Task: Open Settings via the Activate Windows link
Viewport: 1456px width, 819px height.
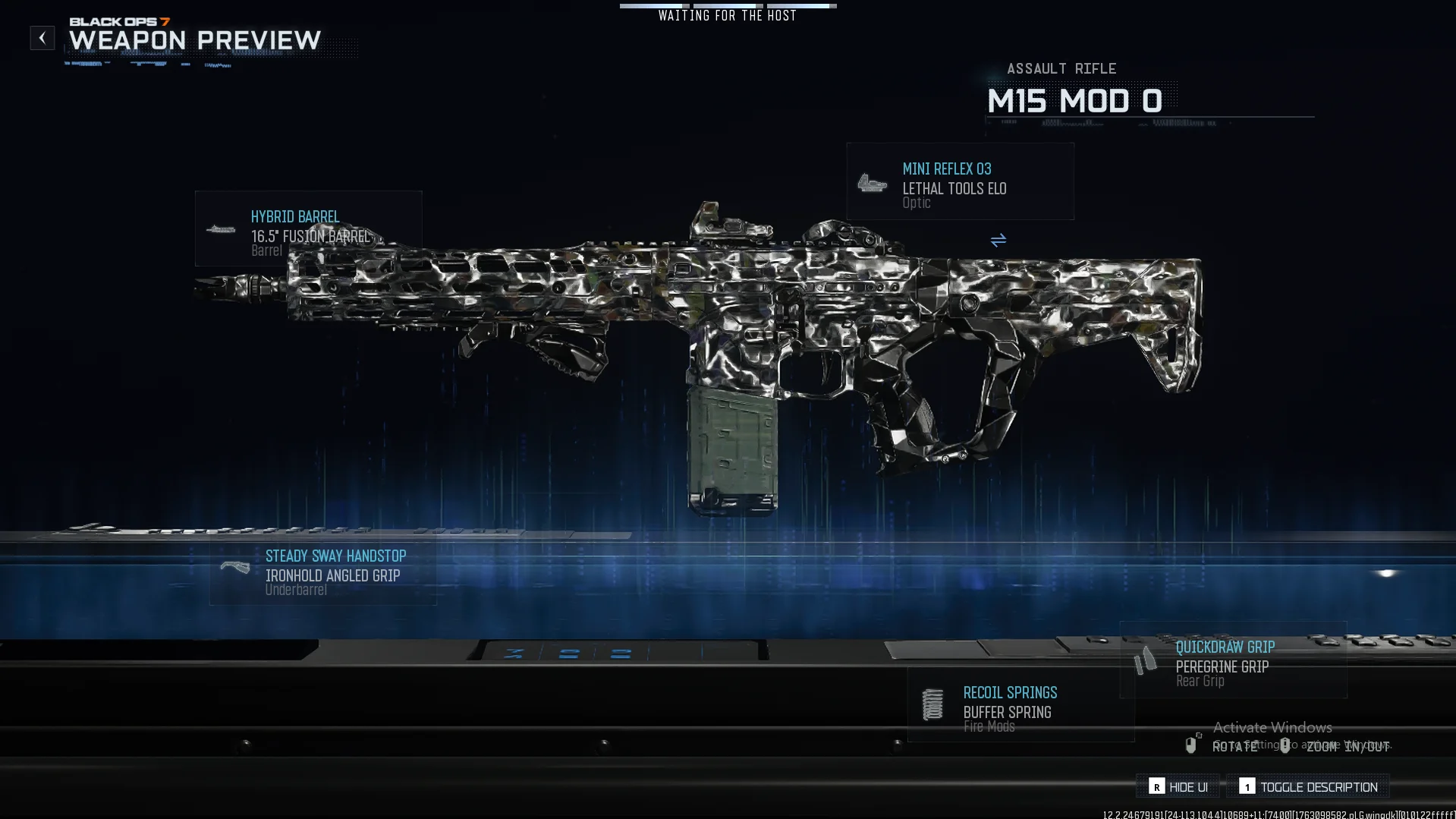Action: click(1272, 727)
